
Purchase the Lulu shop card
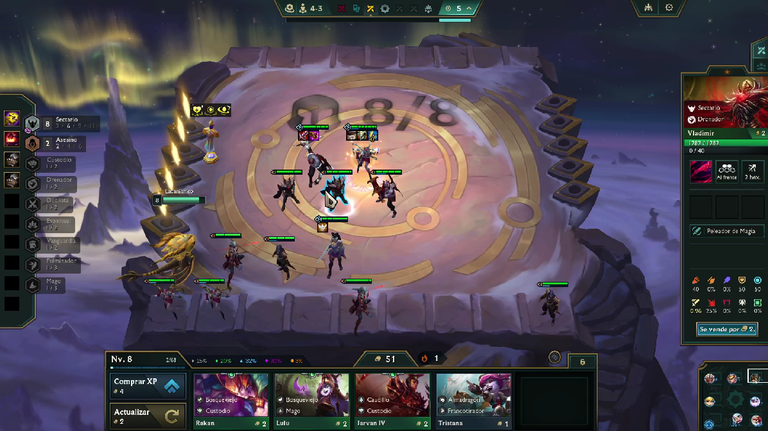pos(311,399)
